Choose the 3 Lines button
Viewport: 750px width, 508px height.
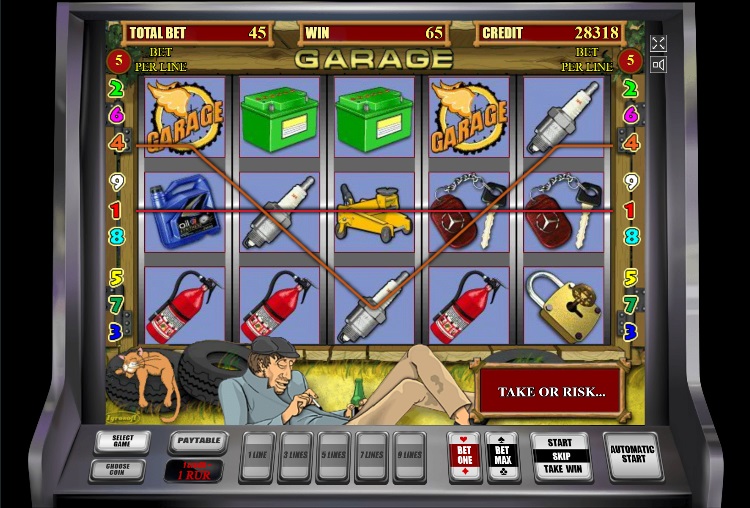[x=296, y=455]
